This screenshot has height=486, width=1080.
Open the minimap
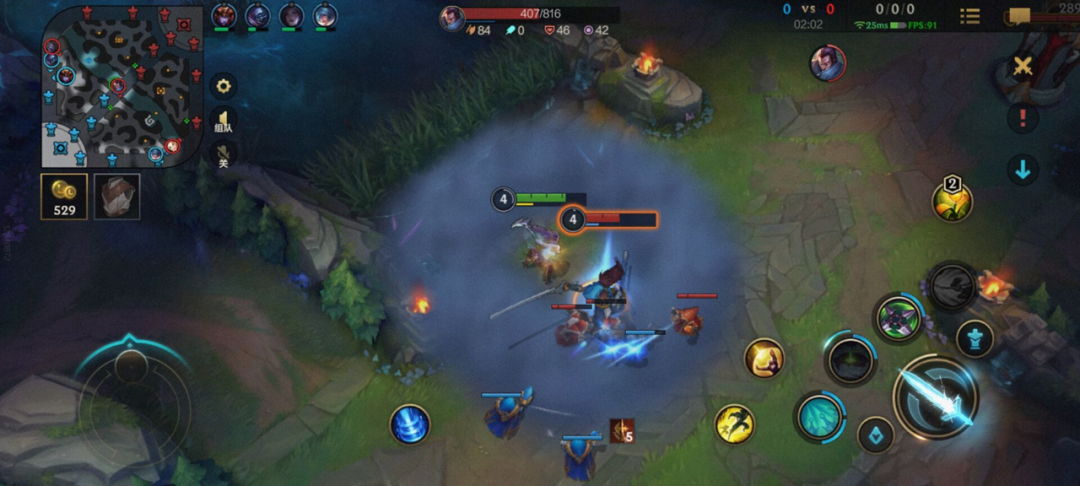coord(123,86)
